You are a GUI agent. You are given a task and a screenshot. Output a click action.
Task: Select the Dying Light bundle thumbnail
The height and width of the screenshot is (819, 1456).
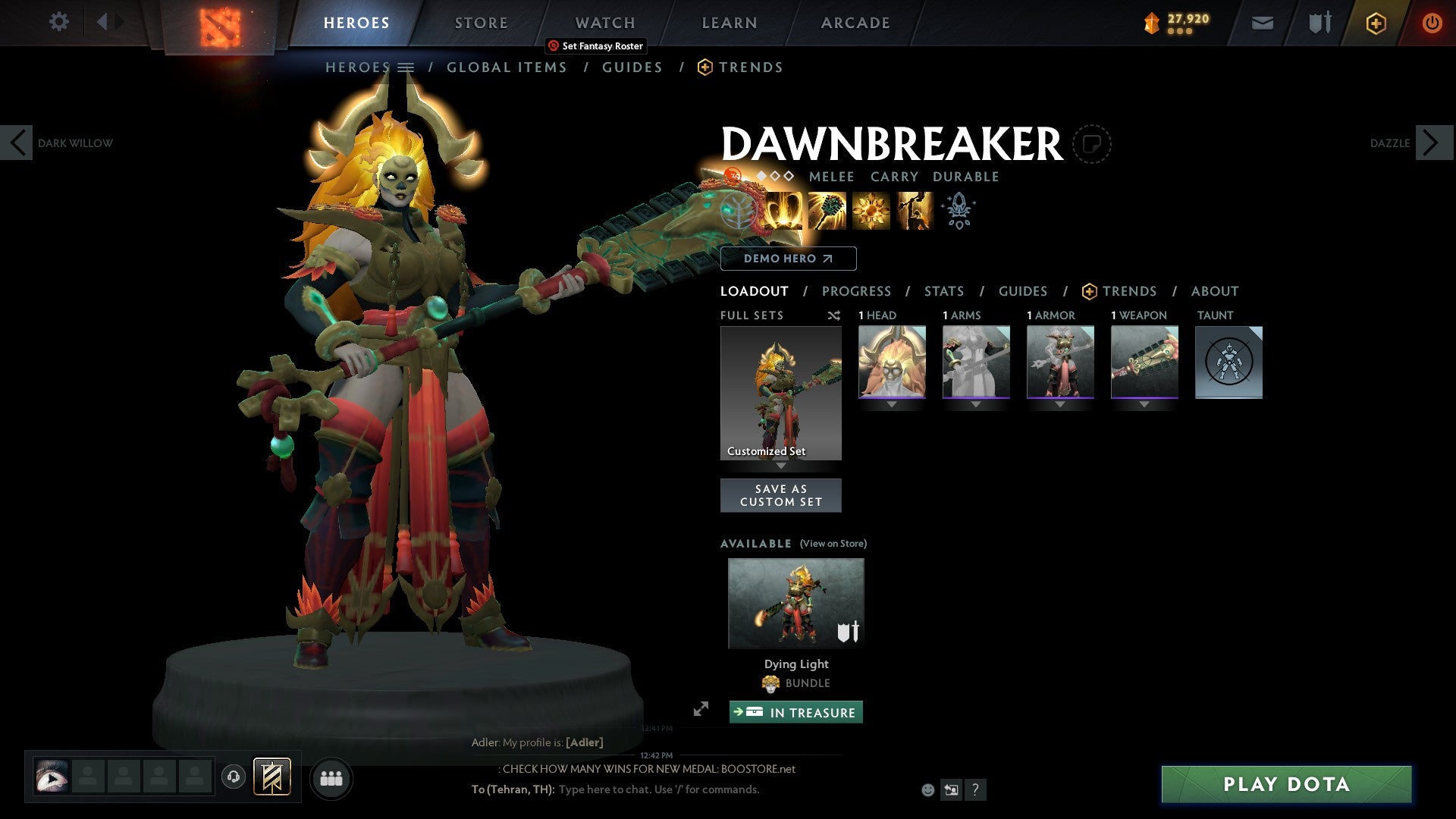coord(795,601)
